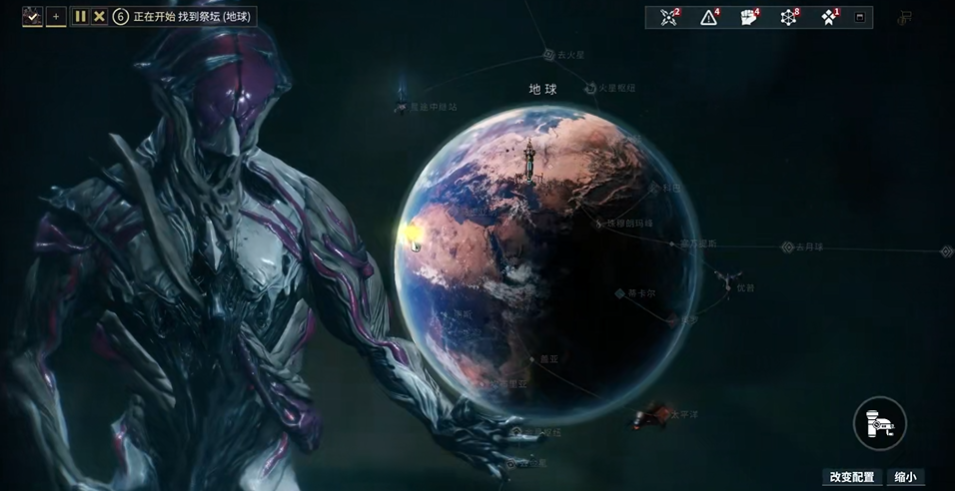Open the round equipment icon above 改变配置
Screen dimensions: 955x491
tap(879, 424)
